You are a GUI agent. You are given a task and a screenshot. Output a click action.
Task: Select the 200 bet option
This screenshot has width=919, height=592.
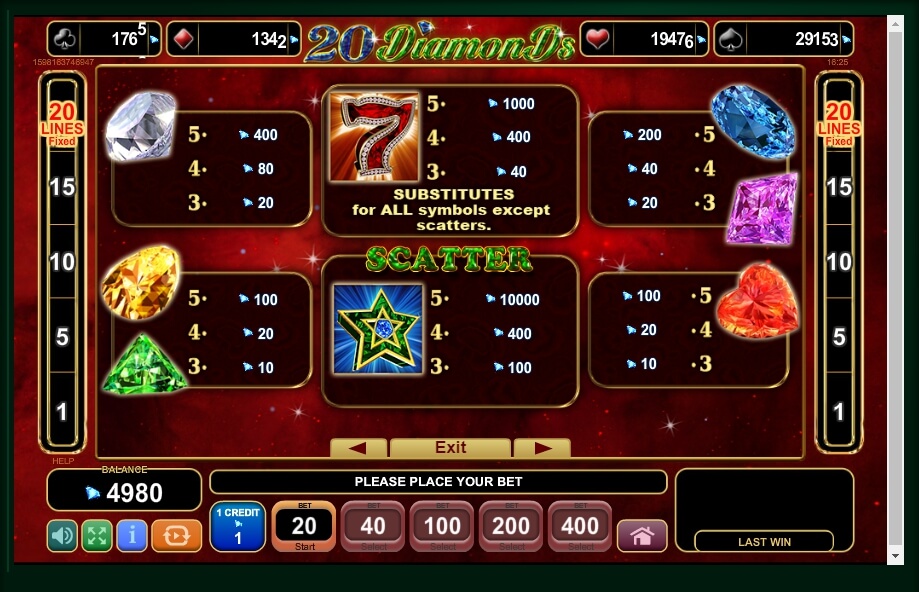point(511,526)
